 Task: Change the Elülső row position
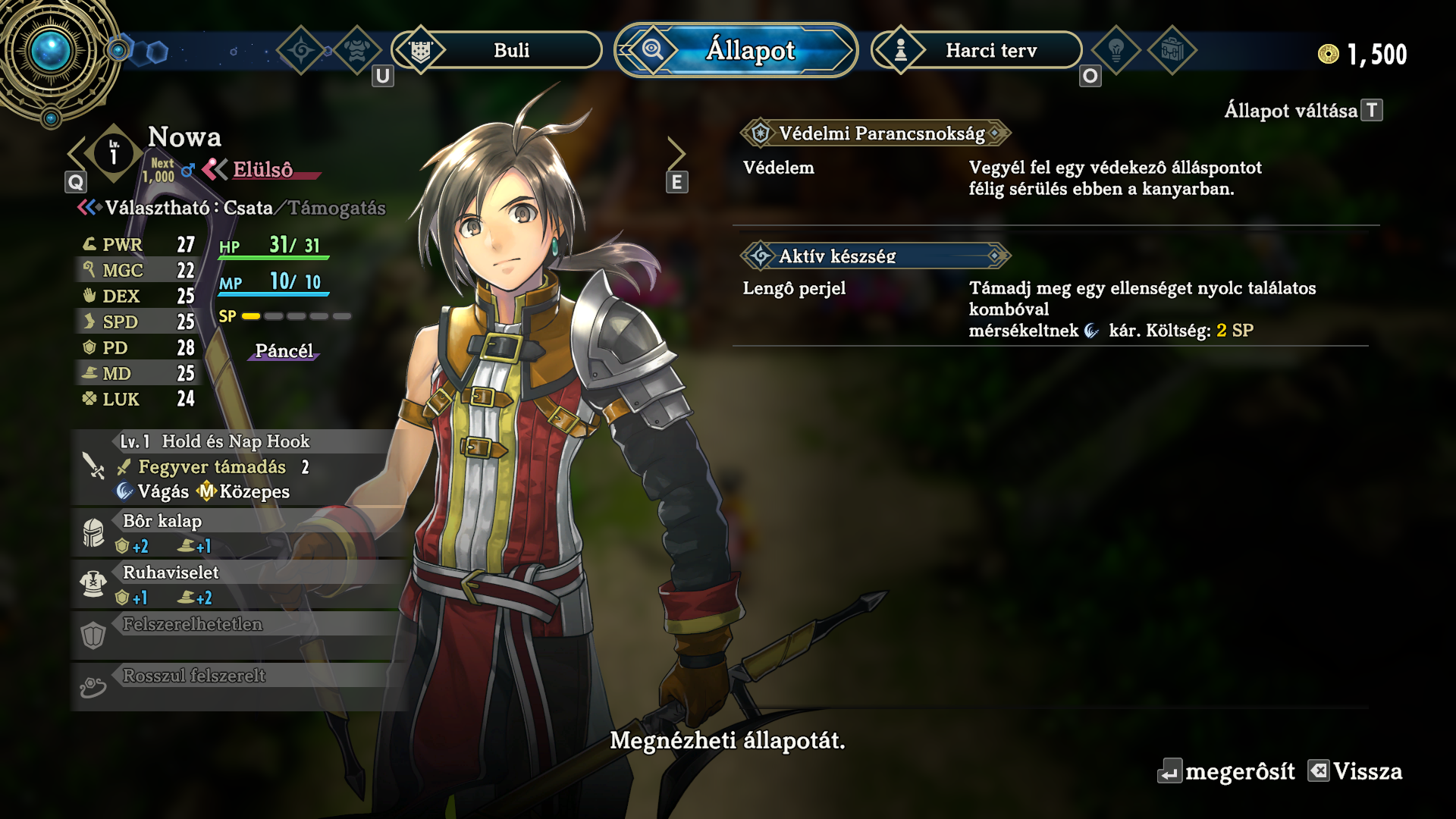click(261, 170)
